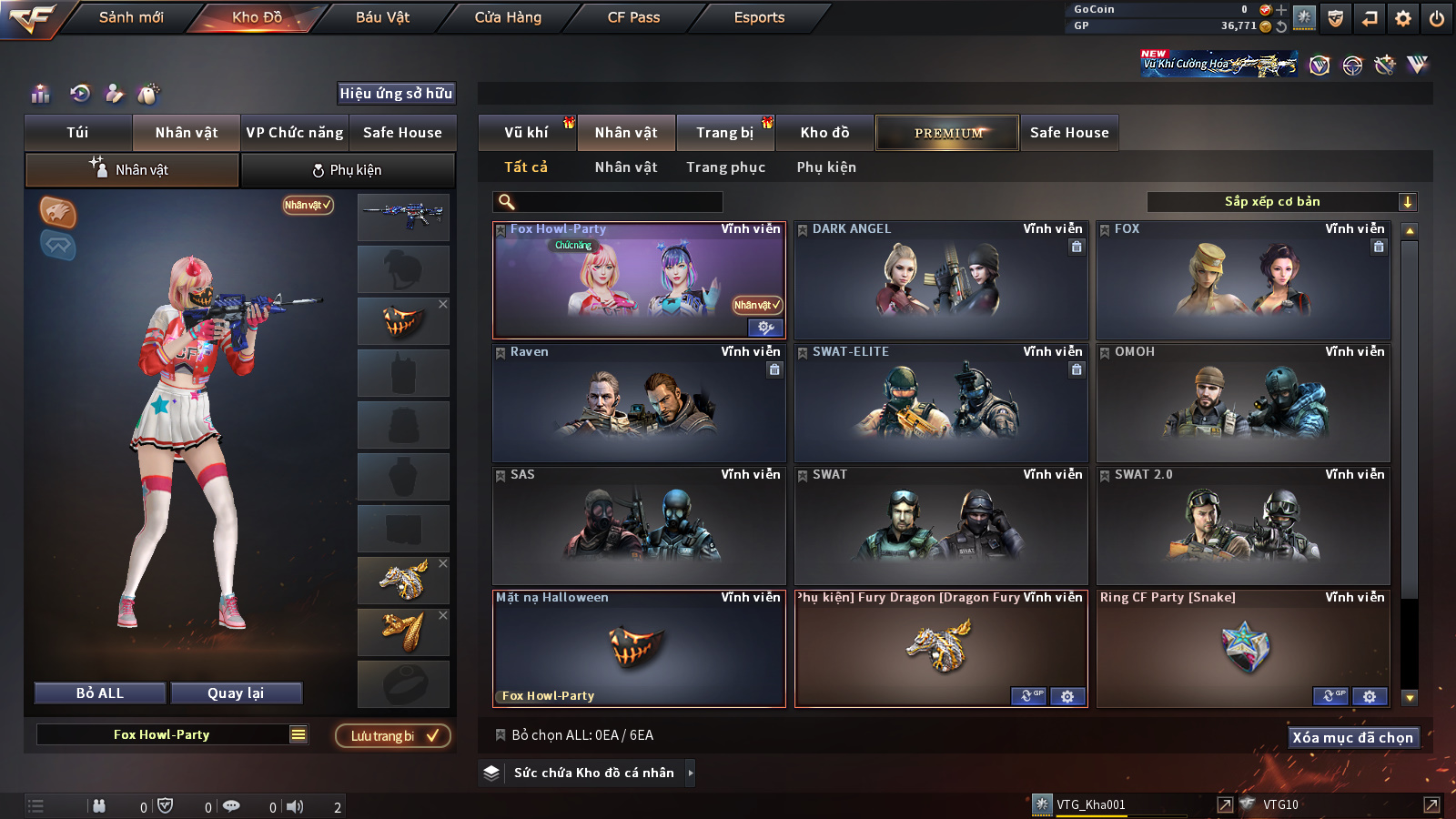Select the SWAT-ELITE character tile
Screen dimensions: 1456x819
(x=941, y=403)
